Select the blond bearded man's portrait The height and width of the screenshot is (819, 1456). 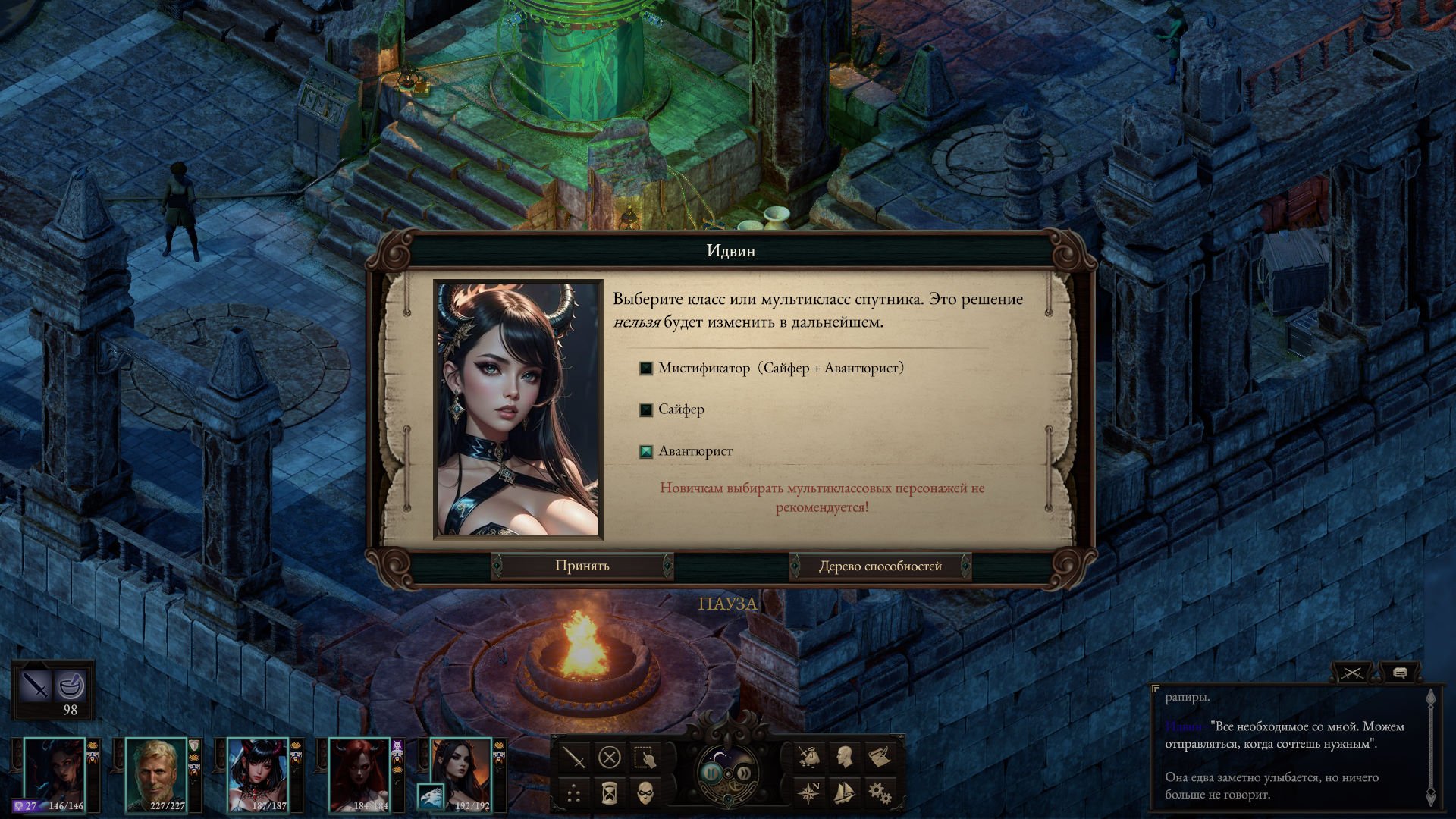(x=155, y=773)
